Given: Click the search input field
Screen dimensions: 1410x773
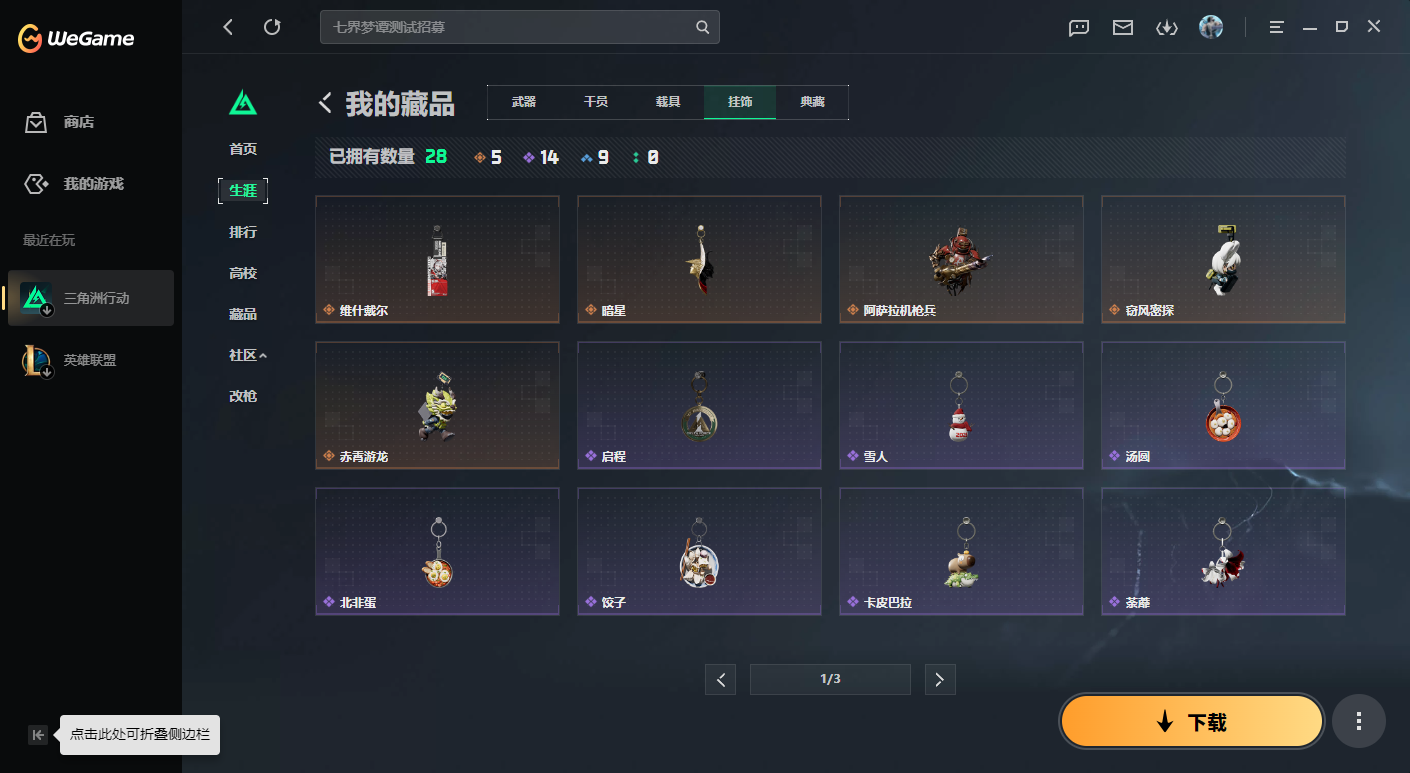Looking at the screenshot, I should [x=500, y=27].
